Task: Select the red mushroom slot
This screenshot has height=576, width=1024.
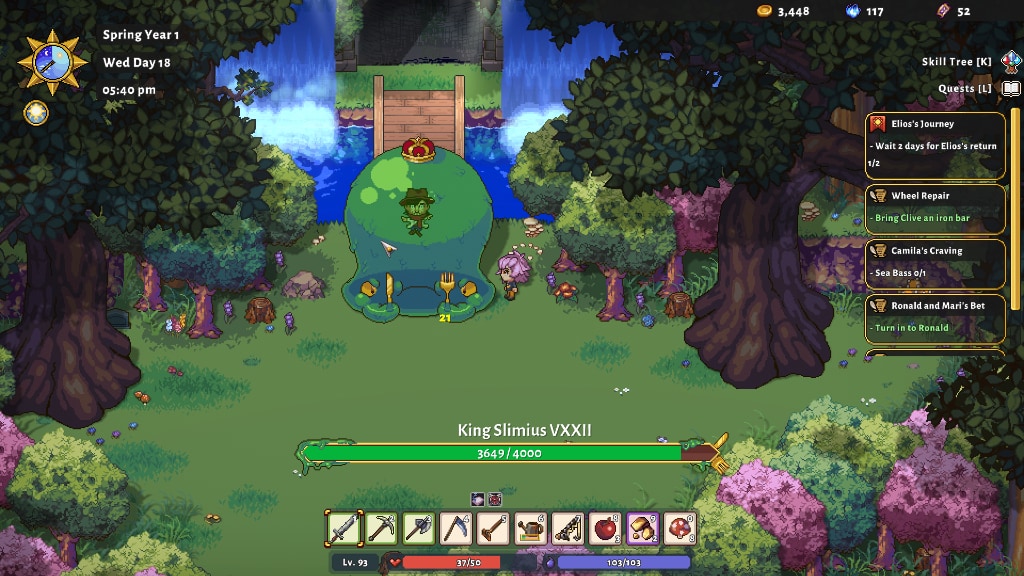Action: coord(681,527)
